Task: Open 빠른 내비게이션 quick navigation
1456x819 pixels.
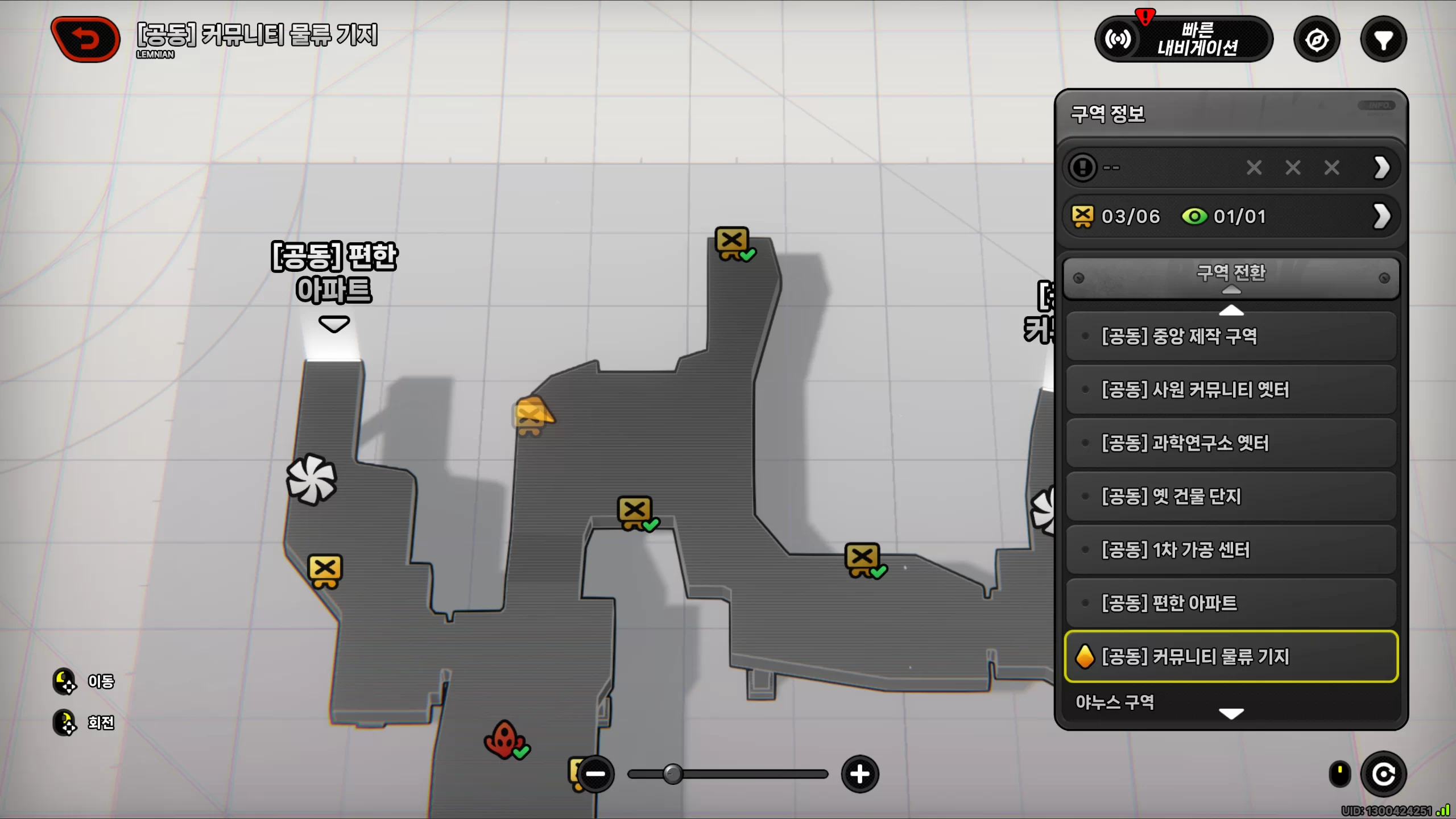Action: pyautogui.click(x=1183, y=39)
